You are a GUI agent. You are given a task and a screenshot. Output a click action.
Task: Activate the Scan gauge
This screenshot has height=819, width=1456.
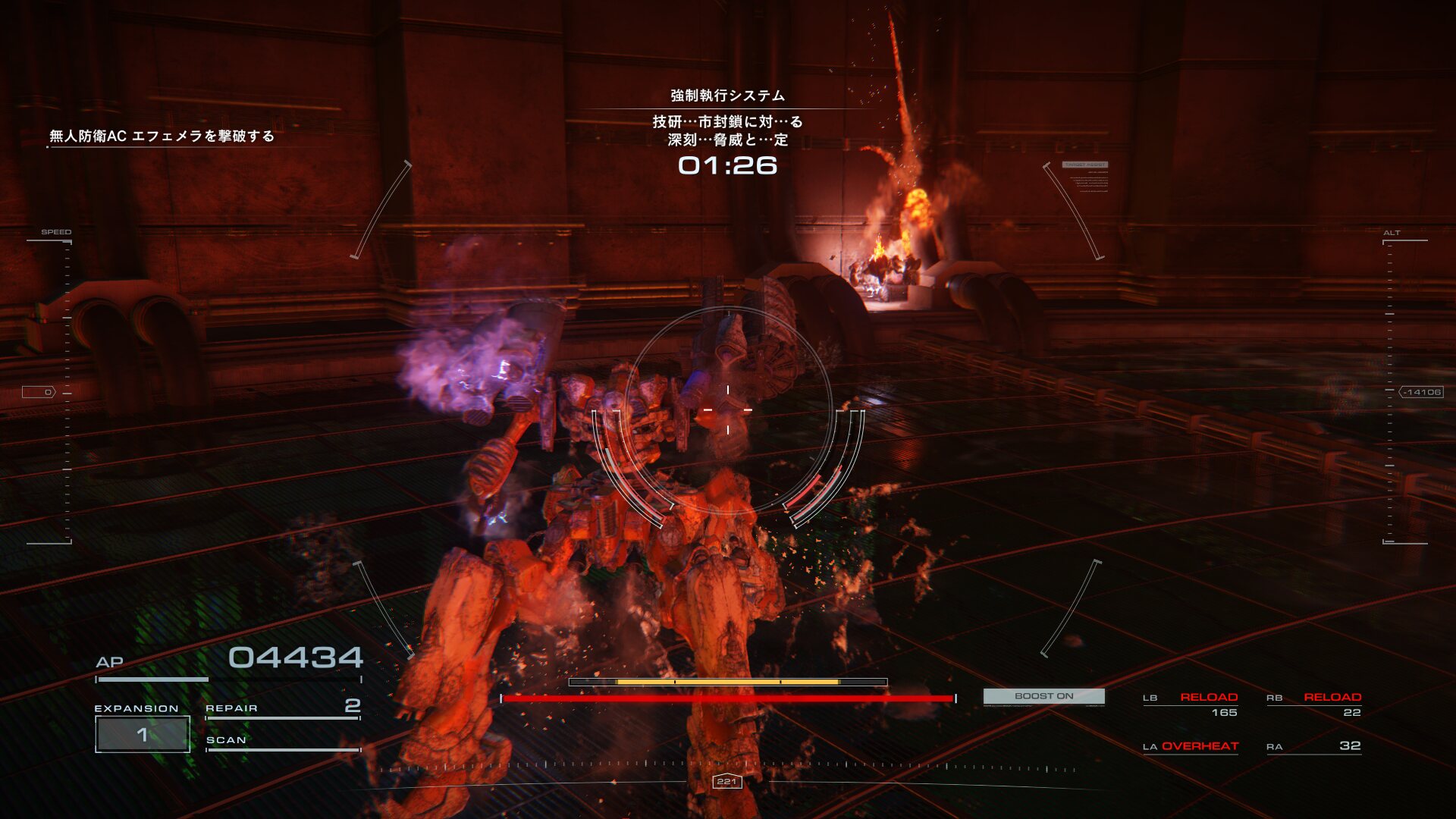[x=282, y=742]
